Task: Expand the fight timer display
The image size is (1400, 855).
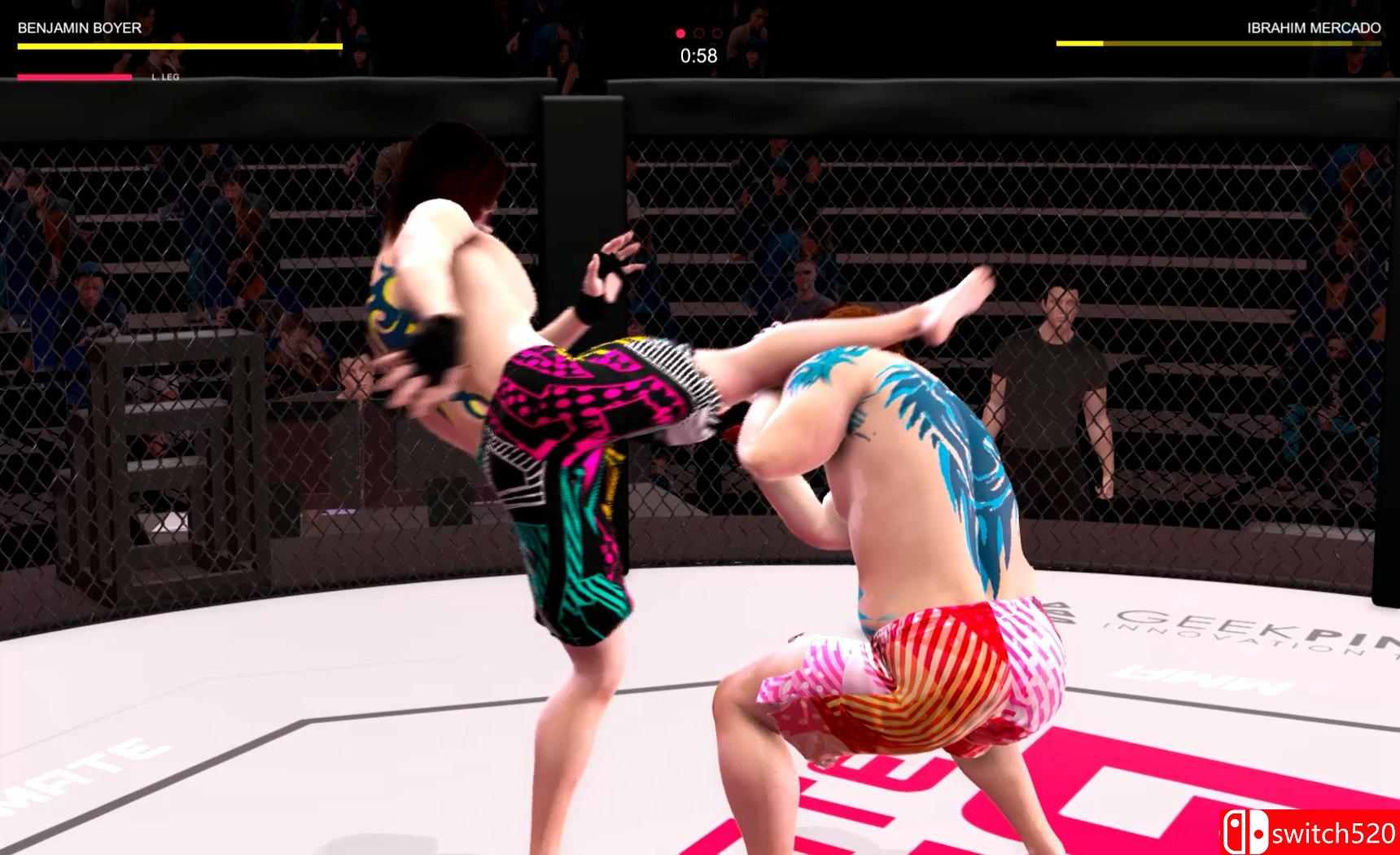Action: pos(697,55)
